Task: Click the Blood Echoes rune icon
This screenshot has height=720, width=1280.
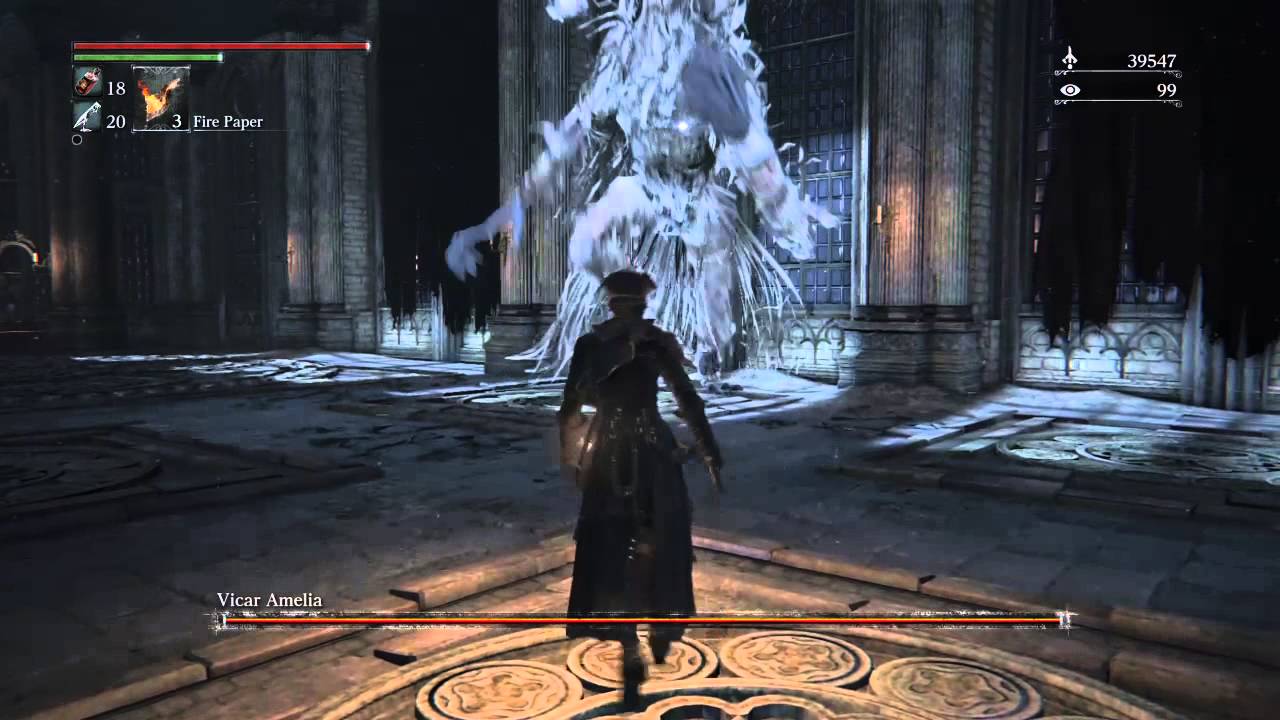Action: (x=1070, y=60)
